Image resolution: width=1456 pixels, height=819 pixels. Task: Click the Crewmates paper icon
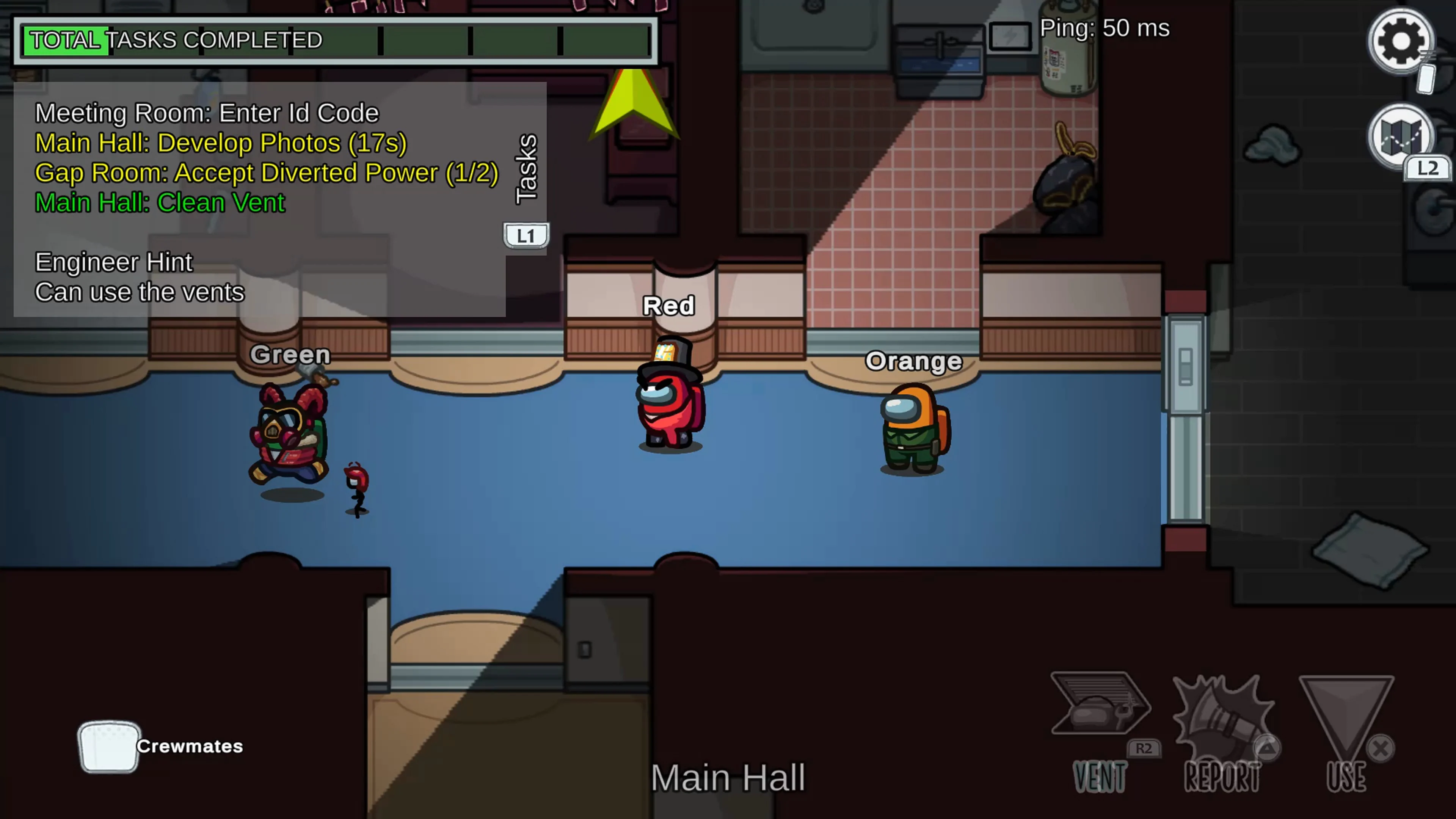tap(108, 746)
